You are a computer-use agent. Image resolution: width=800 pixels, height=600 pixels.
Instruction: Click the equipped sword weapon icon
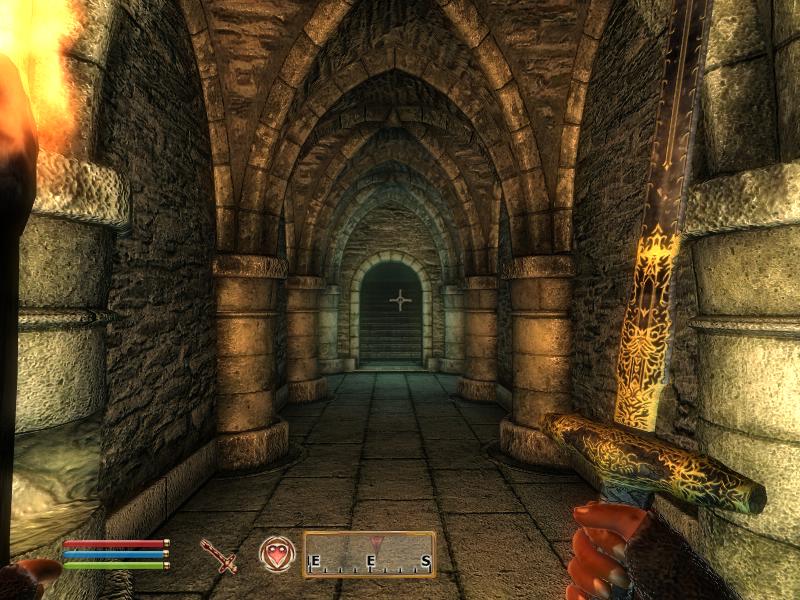(218, 555)
